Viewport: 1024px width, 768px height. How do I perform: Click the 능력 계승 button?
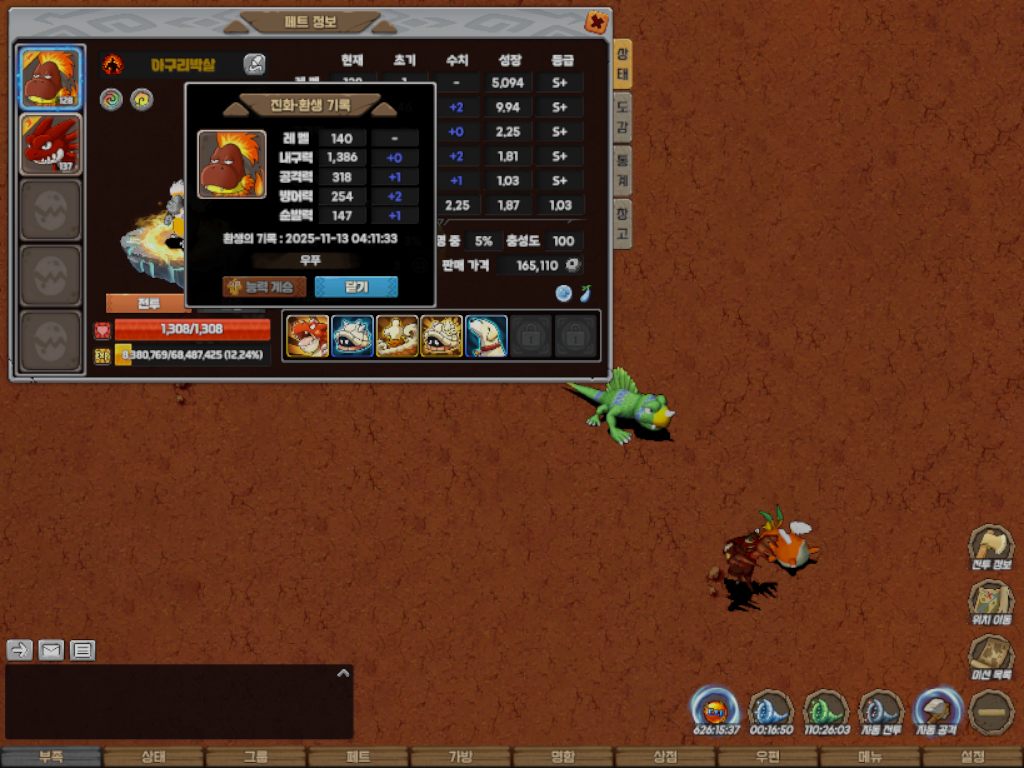[264, 287]
